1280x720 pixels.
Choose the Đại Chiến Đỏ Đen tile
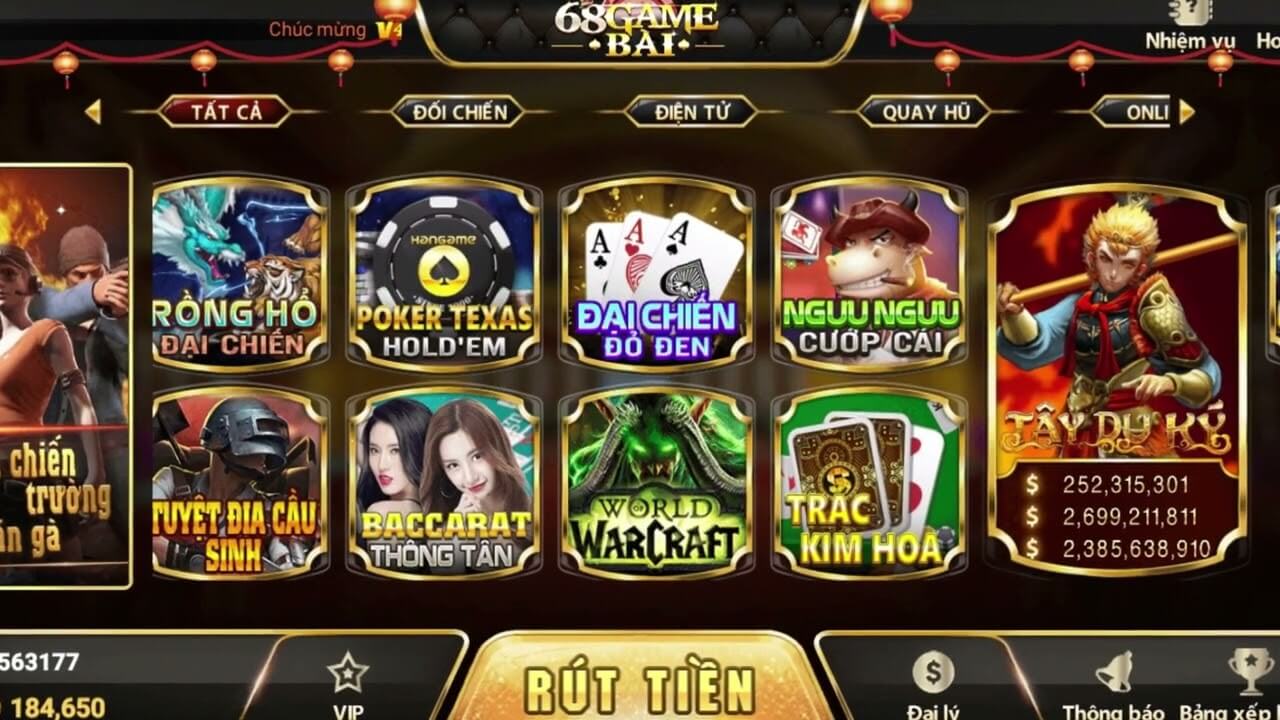point(656,273)
